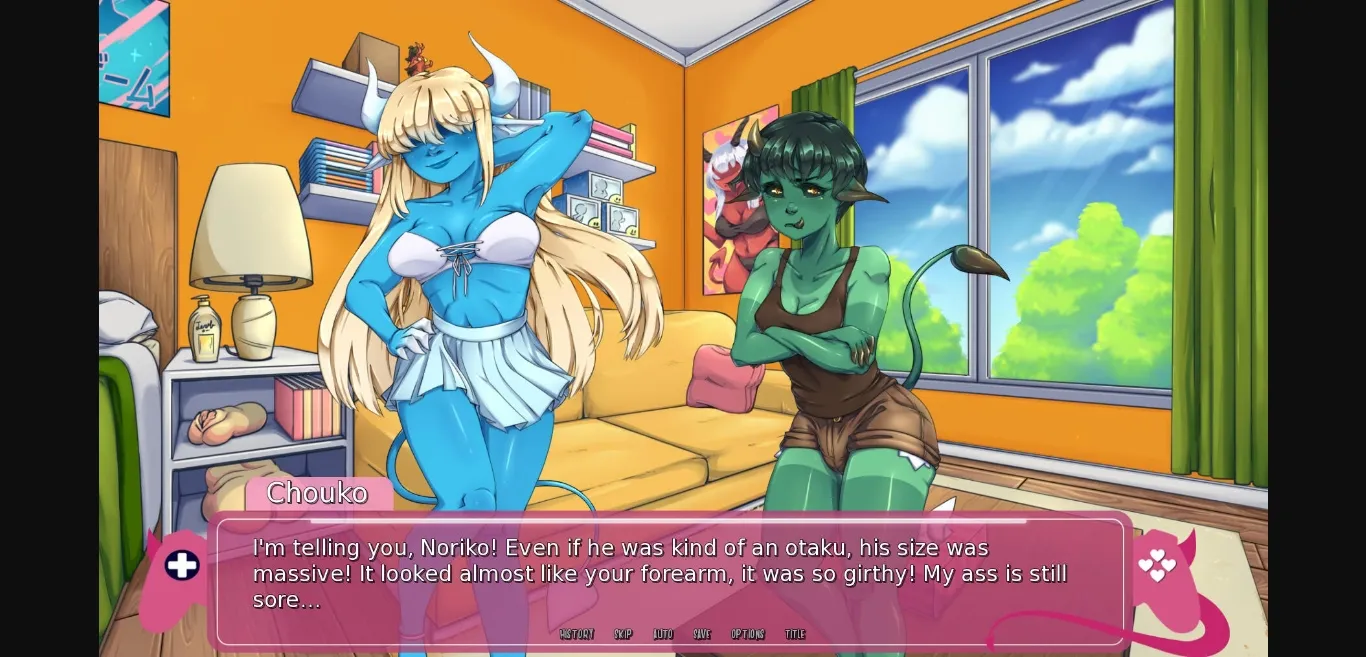Open the Save menu
1366x657 pixels.
tap(702, 634)
